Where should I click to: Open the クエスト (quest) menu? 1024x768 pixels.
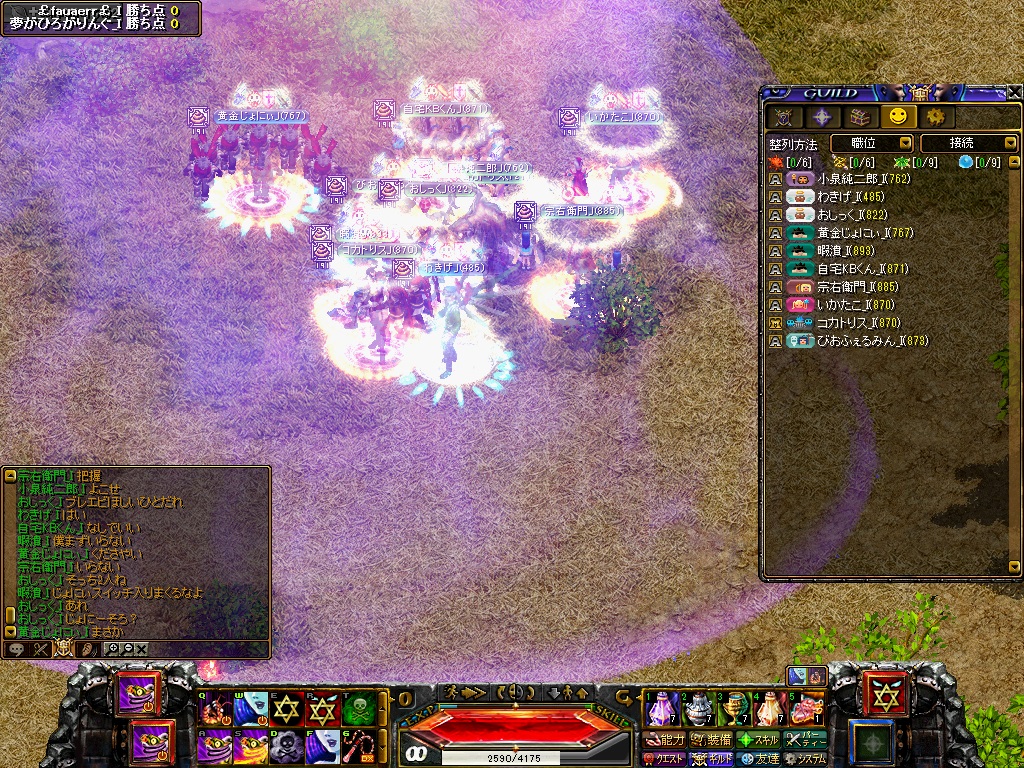(664, 758)
